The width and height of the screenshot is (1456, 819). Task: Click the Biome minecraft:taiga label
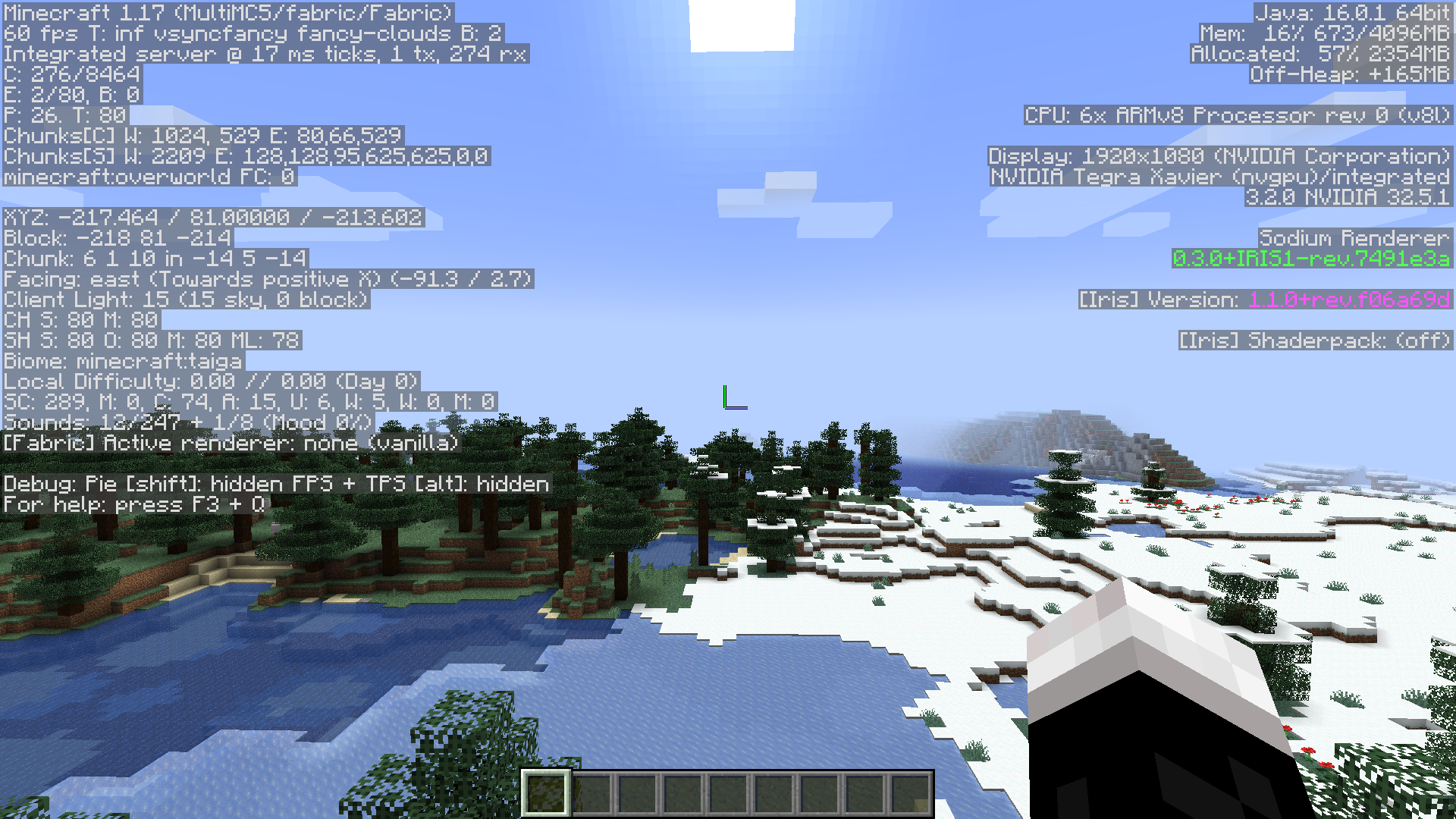pyautogui.click(x=121, y=362)
